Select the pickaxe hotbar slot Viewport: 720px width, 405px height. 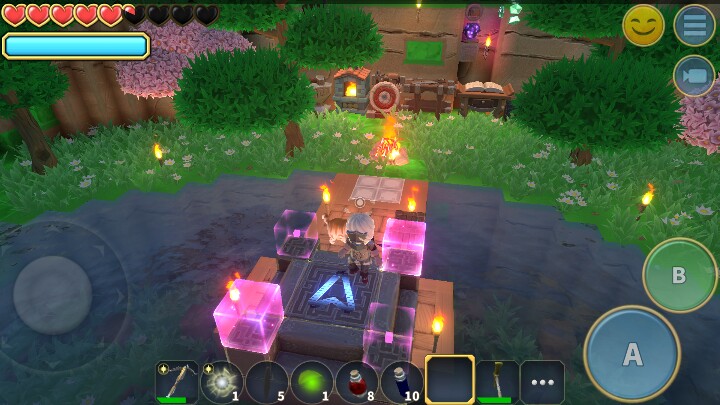176,382
